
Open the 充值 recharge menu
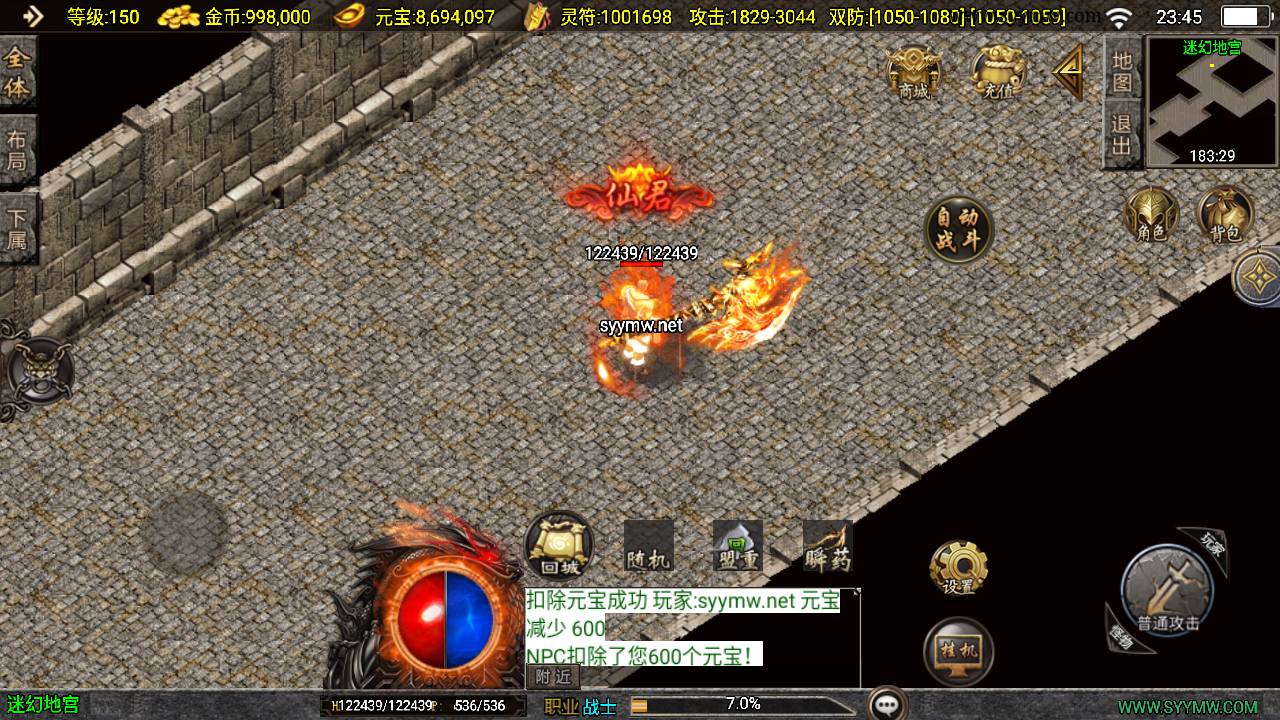(x=997, y=74)
